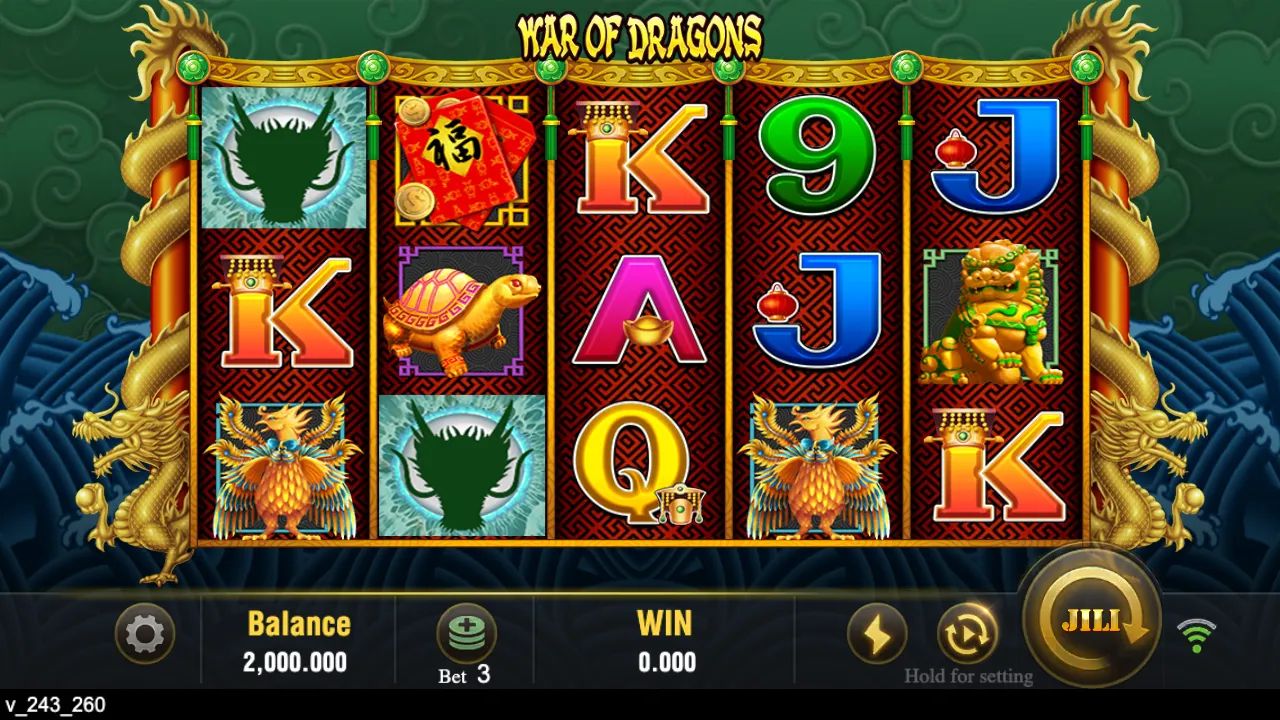Click the WIN amount display
This screenshot has width=1280, height=720.
[x=665, y=661]
